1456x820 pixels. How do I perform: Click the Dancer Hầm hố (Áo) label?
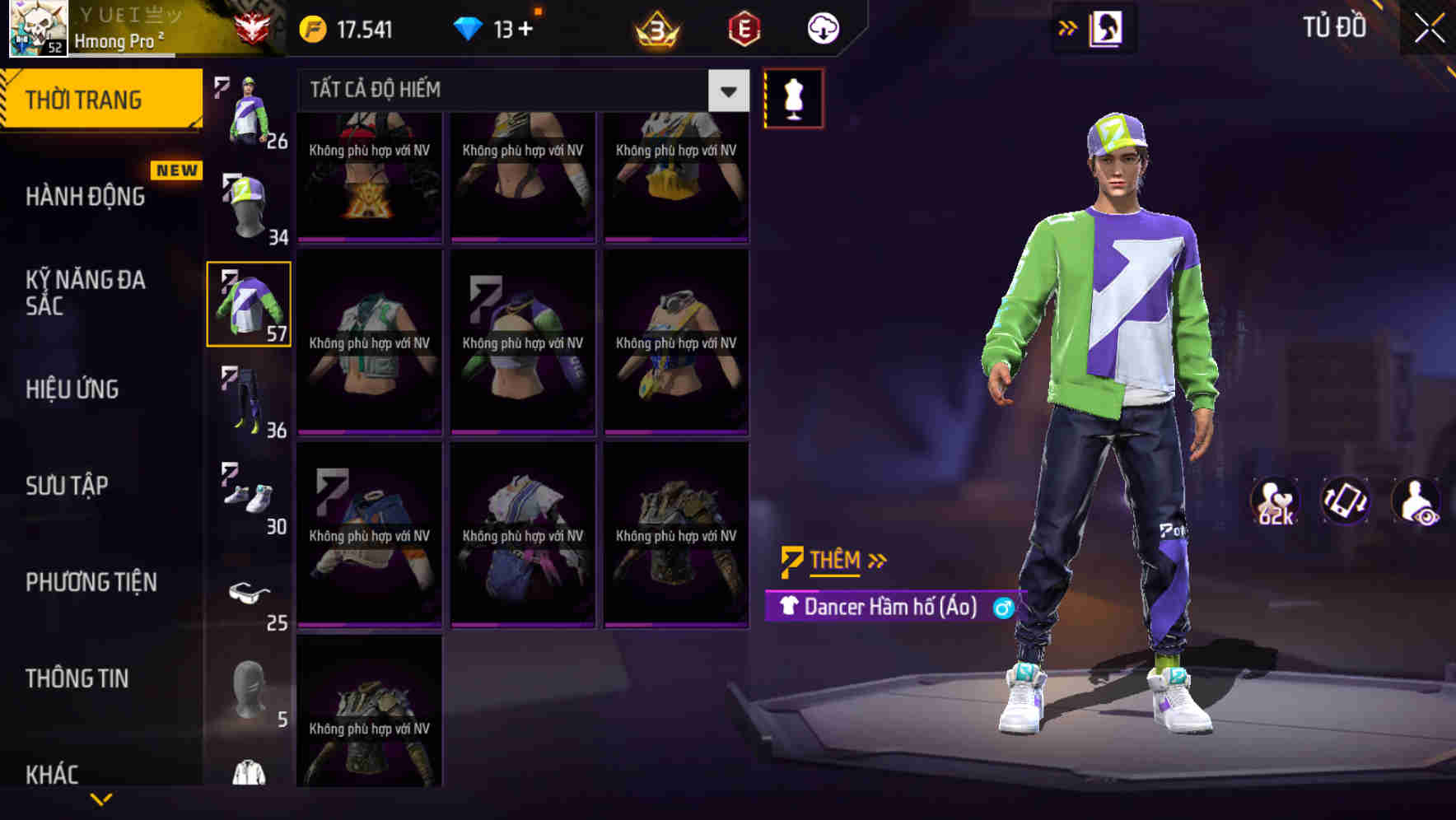tap(889, 608)
